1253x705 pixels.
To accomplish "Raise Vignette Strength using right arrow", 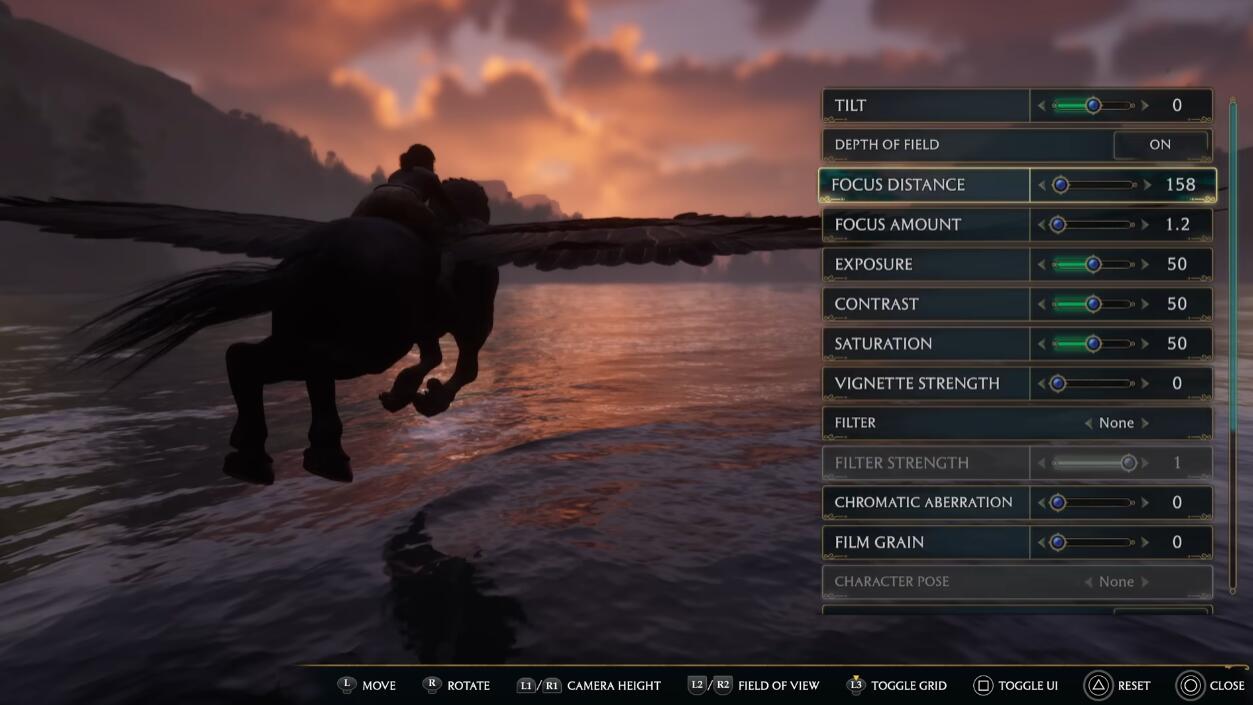I will pyautogui.click(x=1146, y=384).
